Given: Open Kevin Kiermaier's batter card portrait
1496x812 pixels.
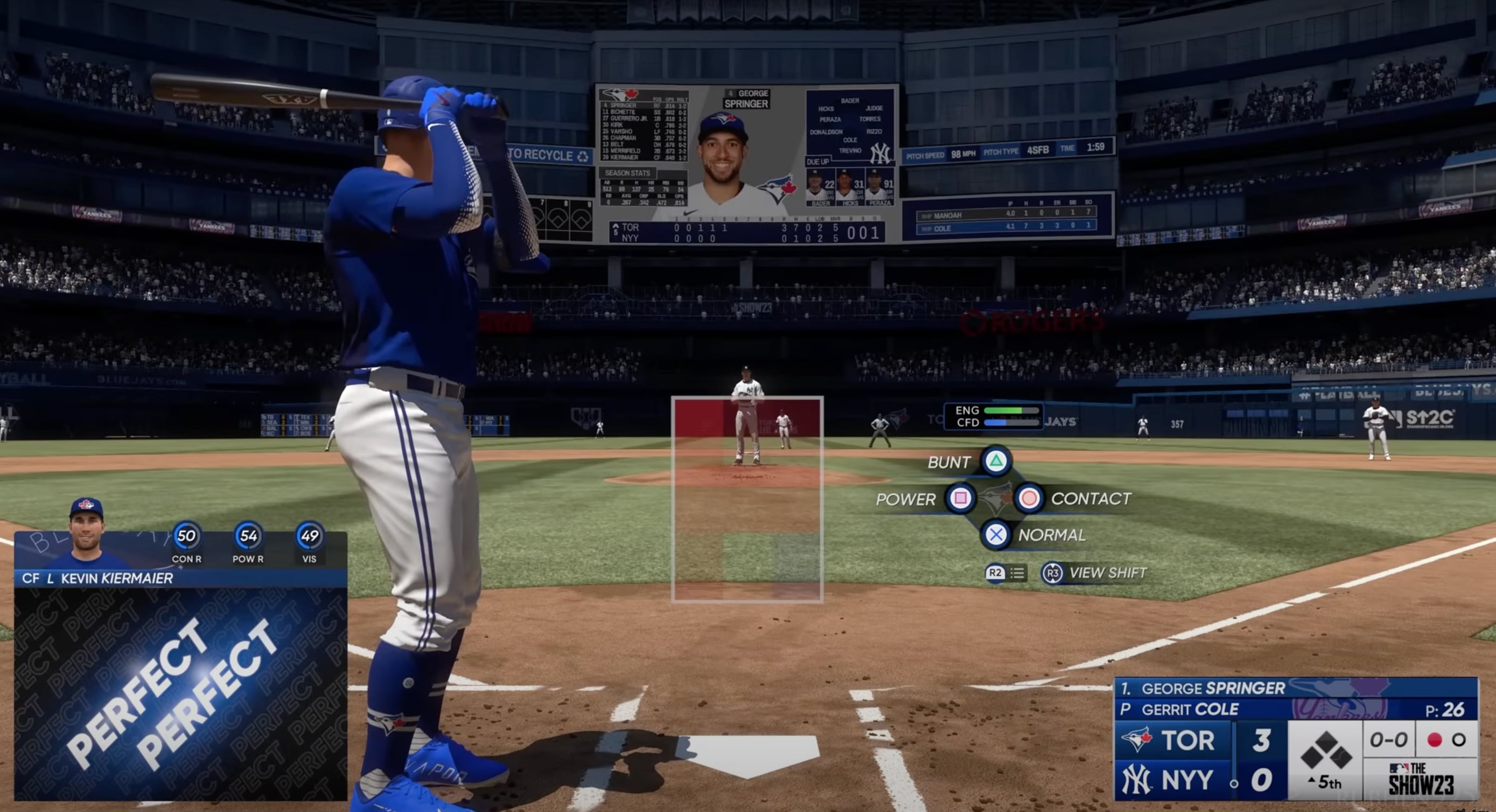Looking at the screenshot, I should (x=87, y=533).
